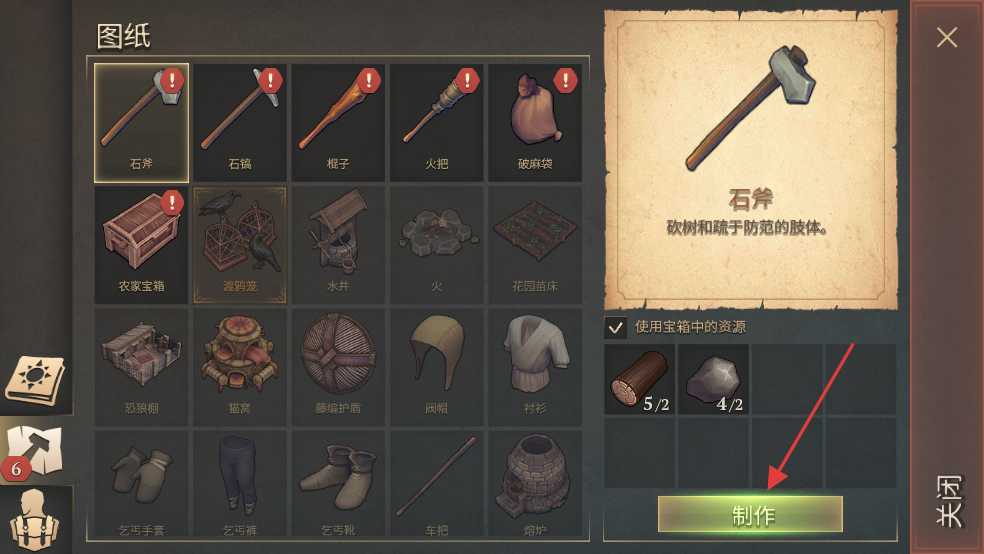The width and height of the screenshot is (984, 554).
Task: Click the wood log resource slot
Action: point(640,379)
